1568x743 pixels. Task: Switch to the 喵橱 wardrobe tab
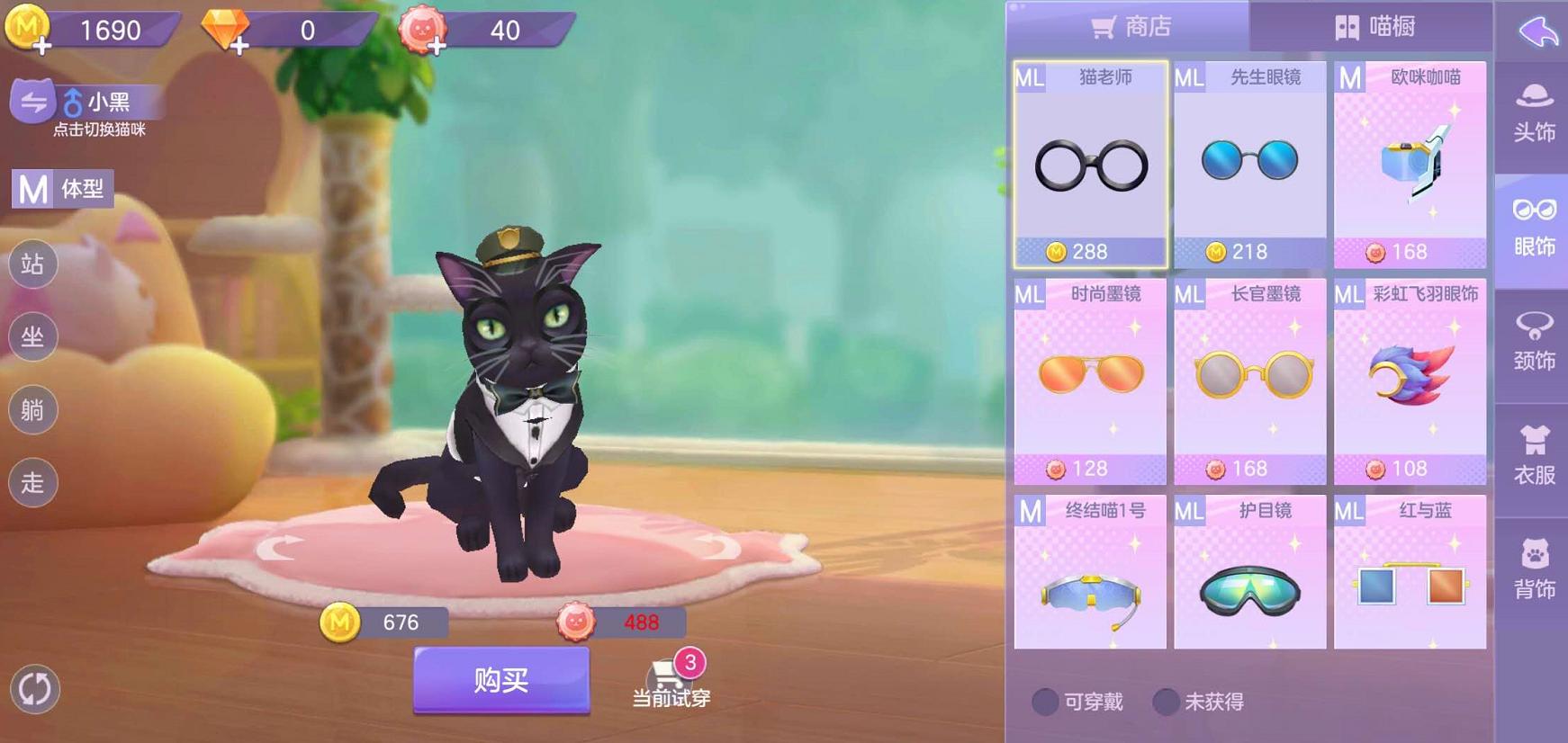click(1377, 27)
